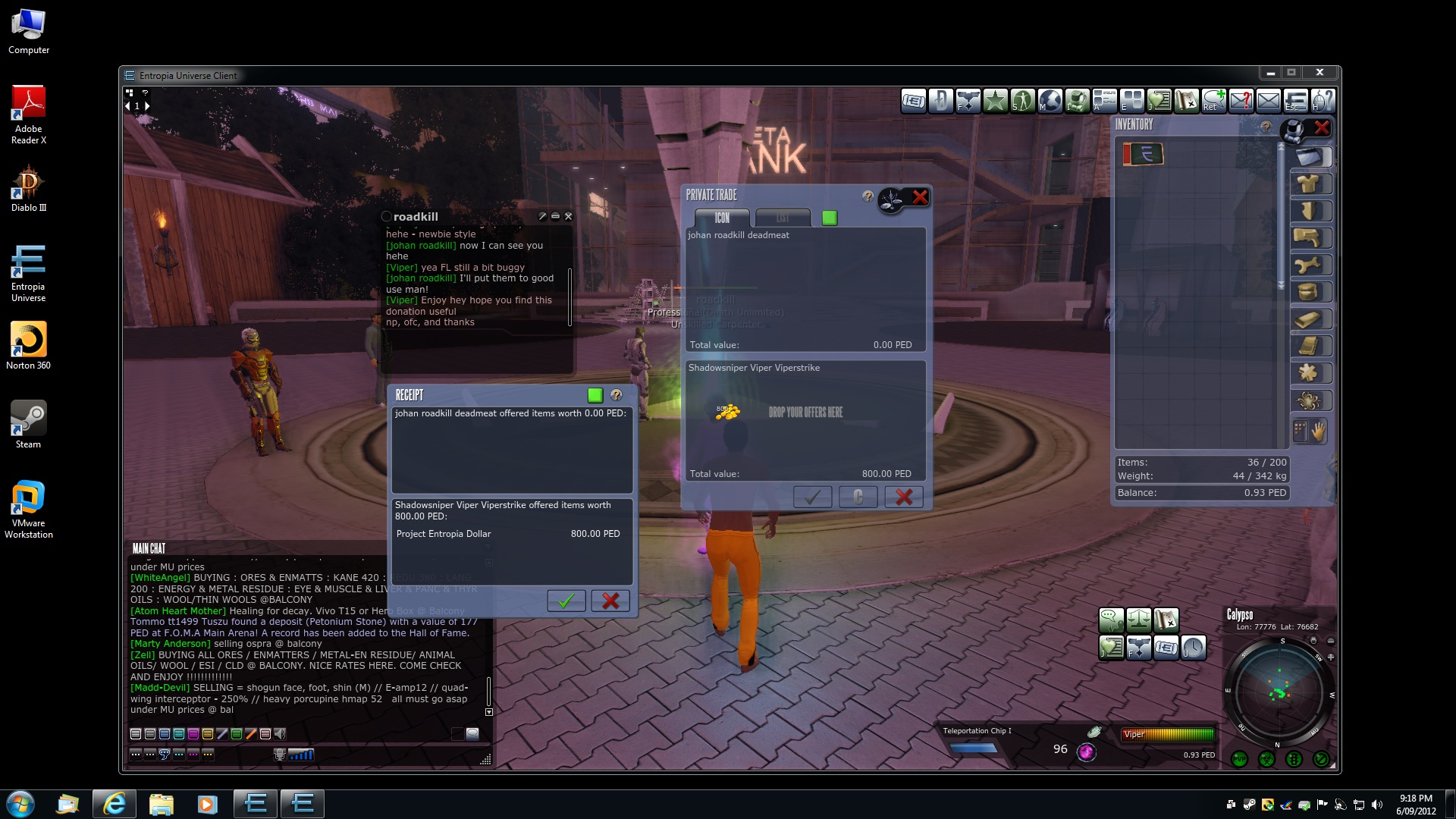Decline the receipt with the red X
Image resolution: width=1456 pixels, height=819 pixels.
(x=610, y=601)
